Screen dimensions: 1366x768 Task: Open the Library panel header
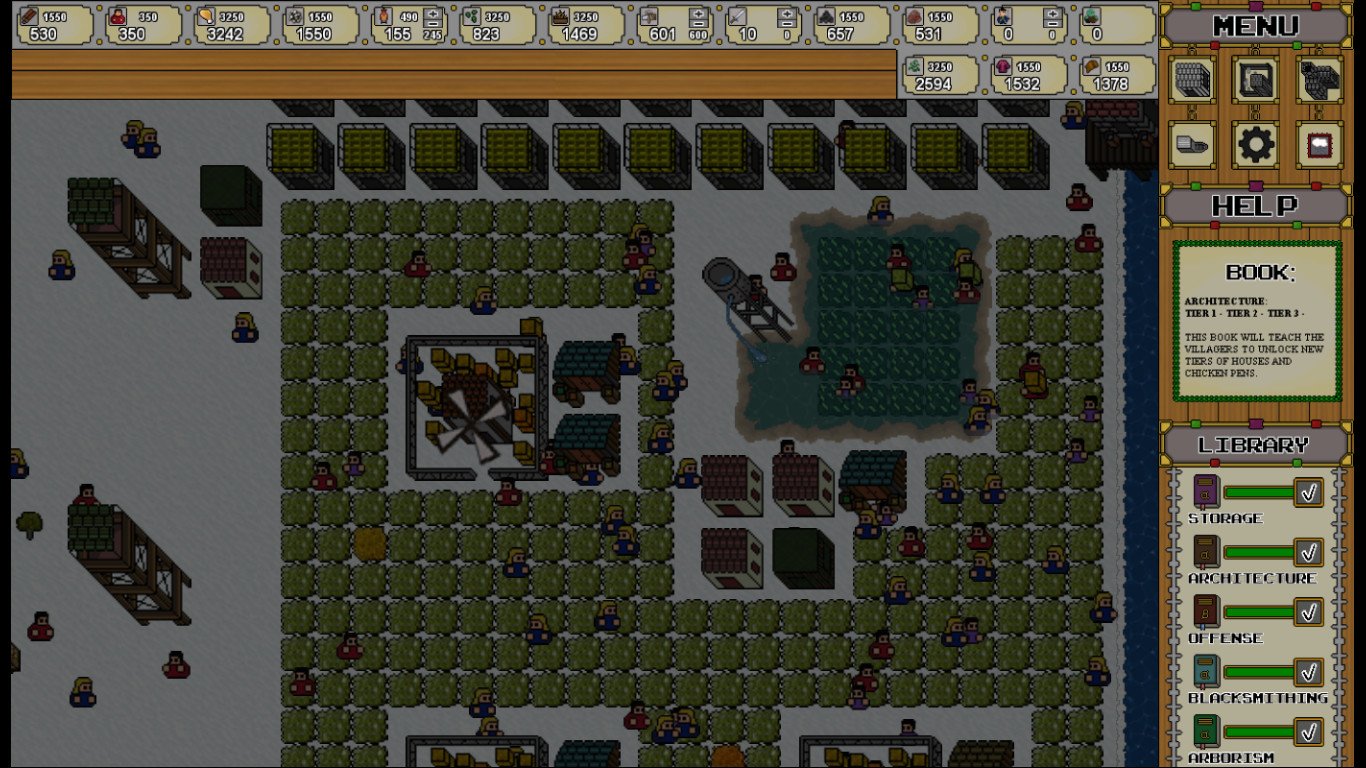[x=1256, y=445]
